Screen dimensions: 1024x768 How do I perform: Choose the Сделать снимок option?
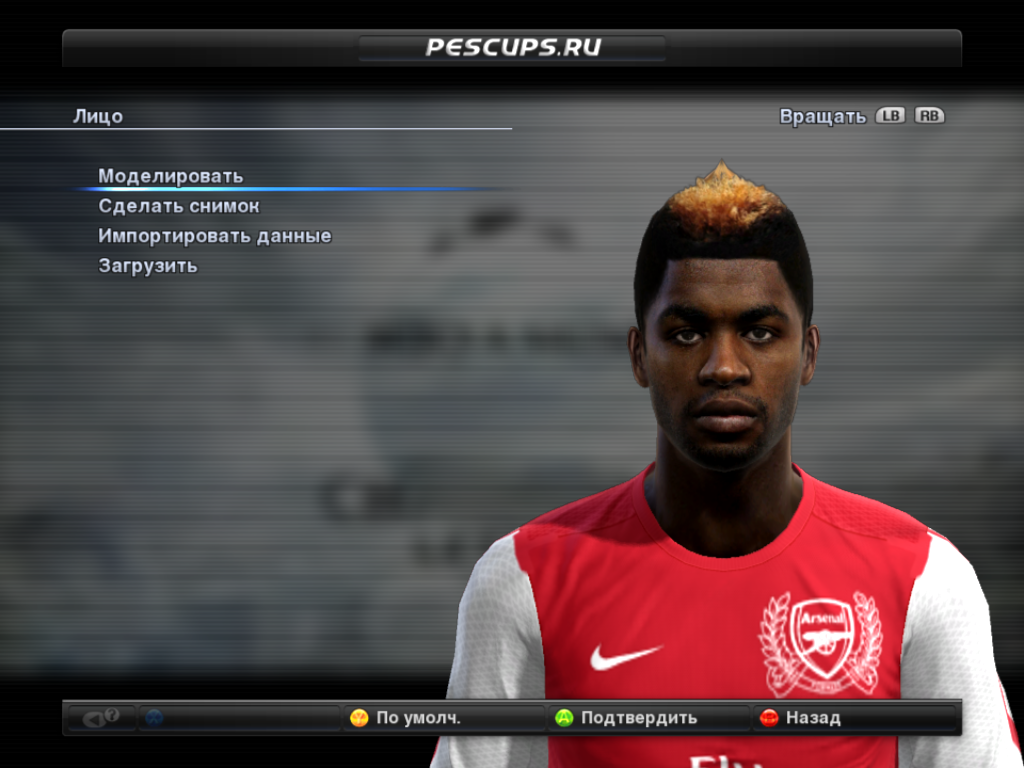click(x=179, y=206)
